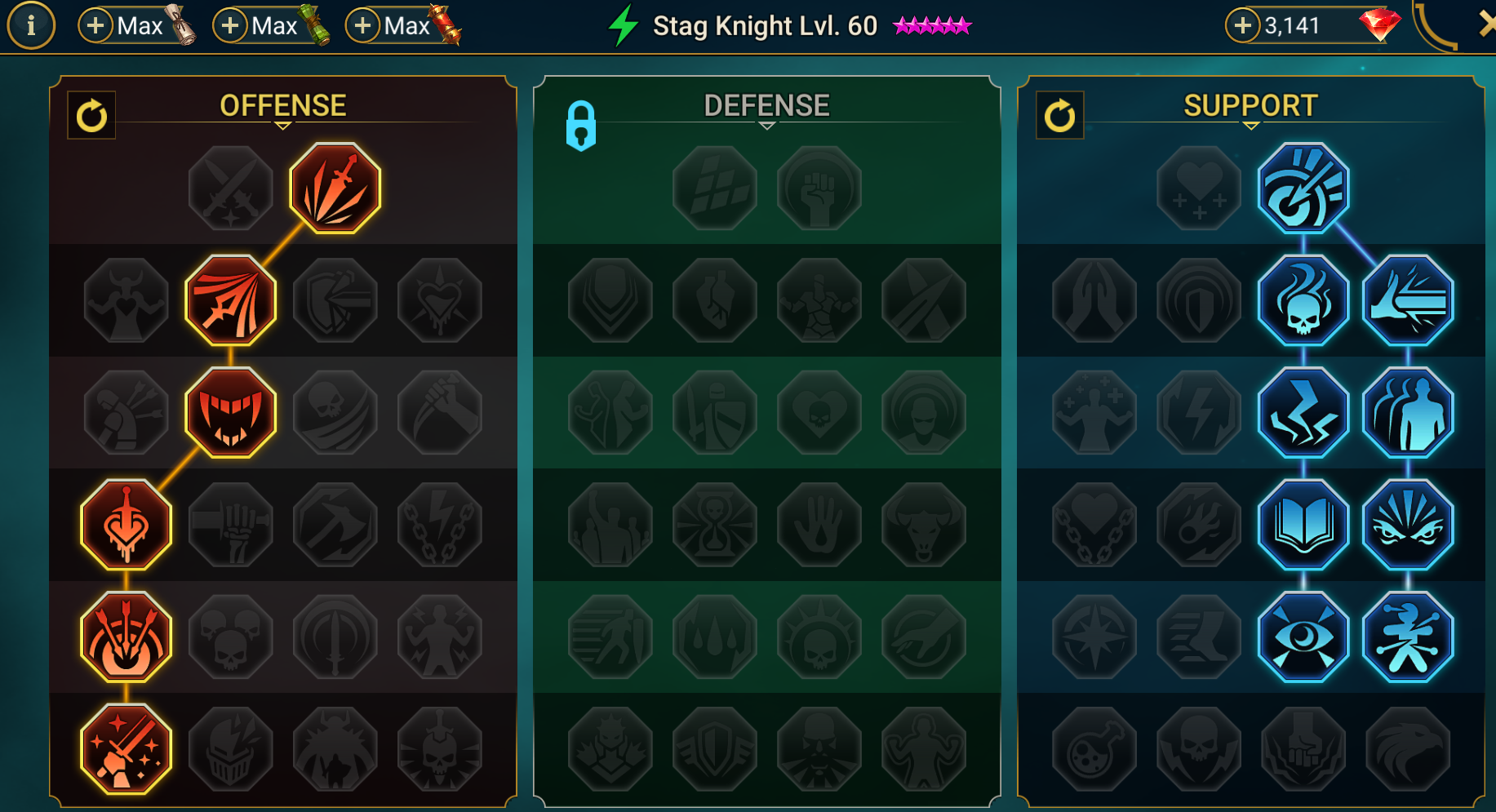
Task: Switch to the Support tab
Action: [1250, 104]
